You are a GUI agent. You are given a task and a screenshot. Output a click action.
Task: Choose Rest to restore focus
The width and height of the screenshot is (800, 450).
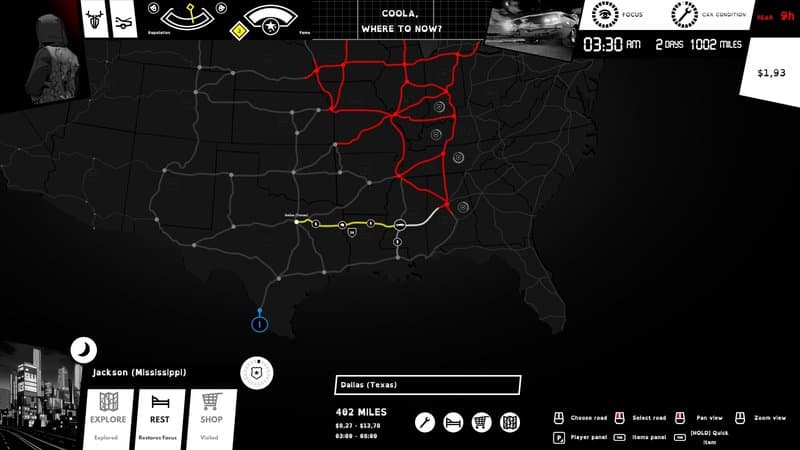pyautogui.click(x=160, y=412)
